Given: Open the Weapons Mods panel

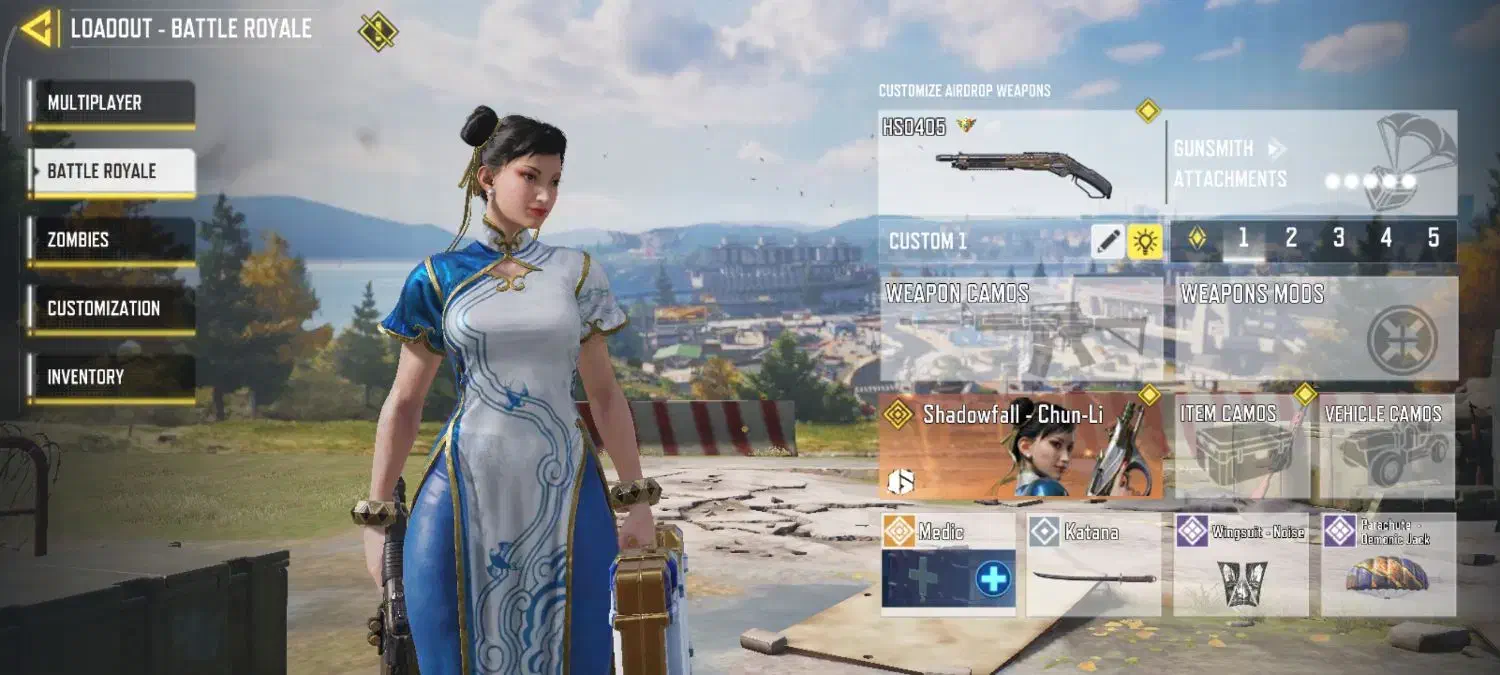Looking at the screenshot, I should point(1316,329).
